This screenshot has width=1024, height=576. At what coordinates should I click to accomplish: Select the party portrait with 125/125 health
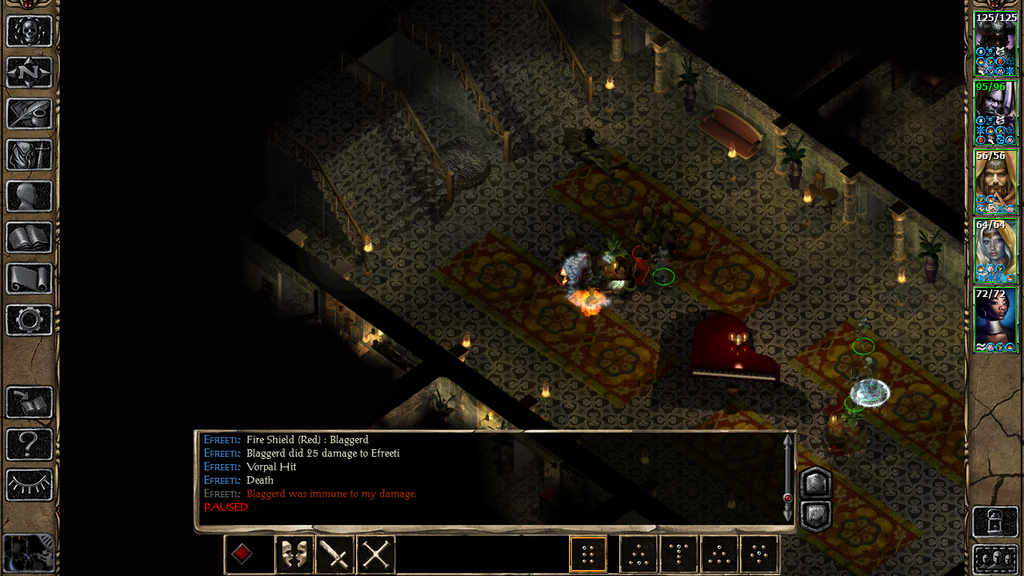[x=995, y=44]
